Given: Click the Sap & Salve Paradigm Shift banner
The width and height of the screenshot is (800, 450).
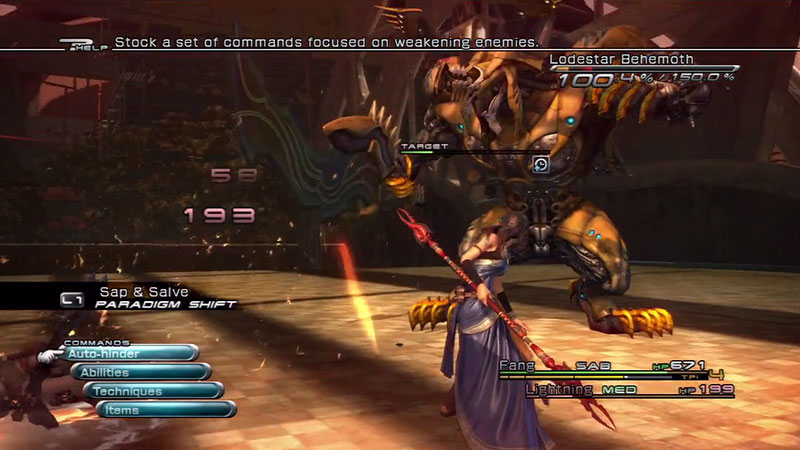Looking at the screenshot, I should 150,297.
